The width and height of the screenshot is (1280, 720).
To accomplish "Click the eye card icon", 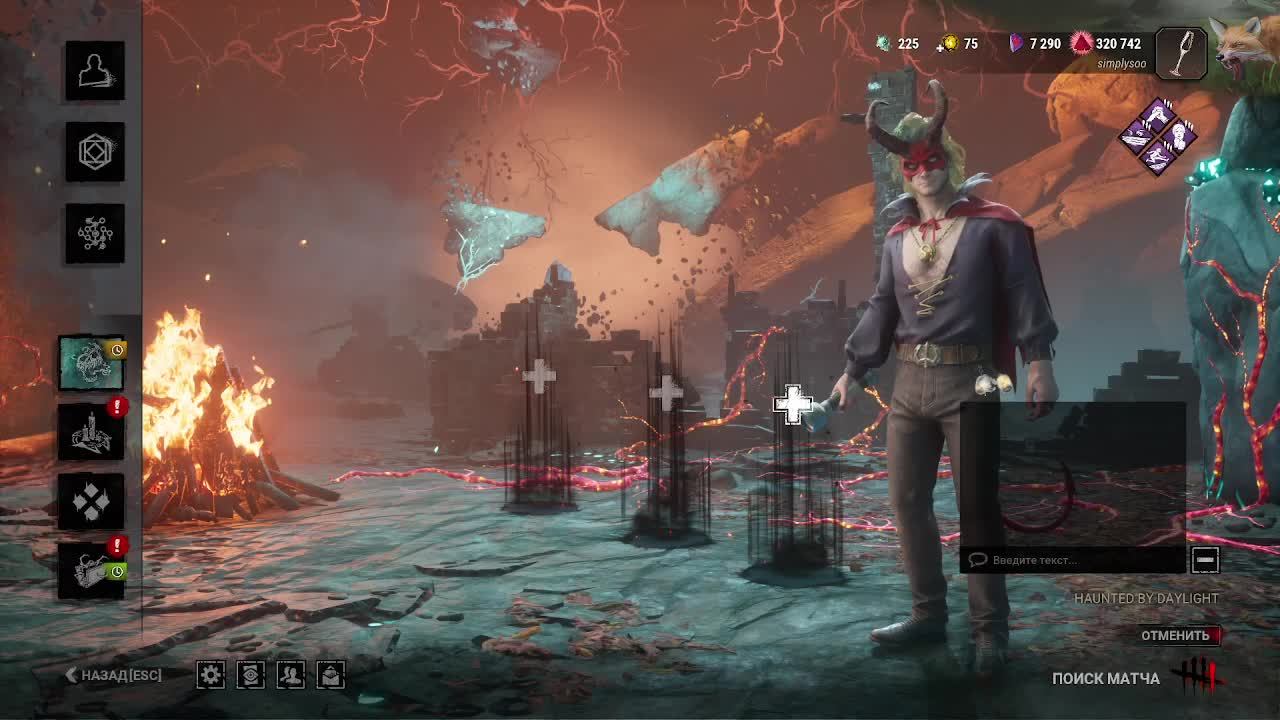I will coord(250,675).
